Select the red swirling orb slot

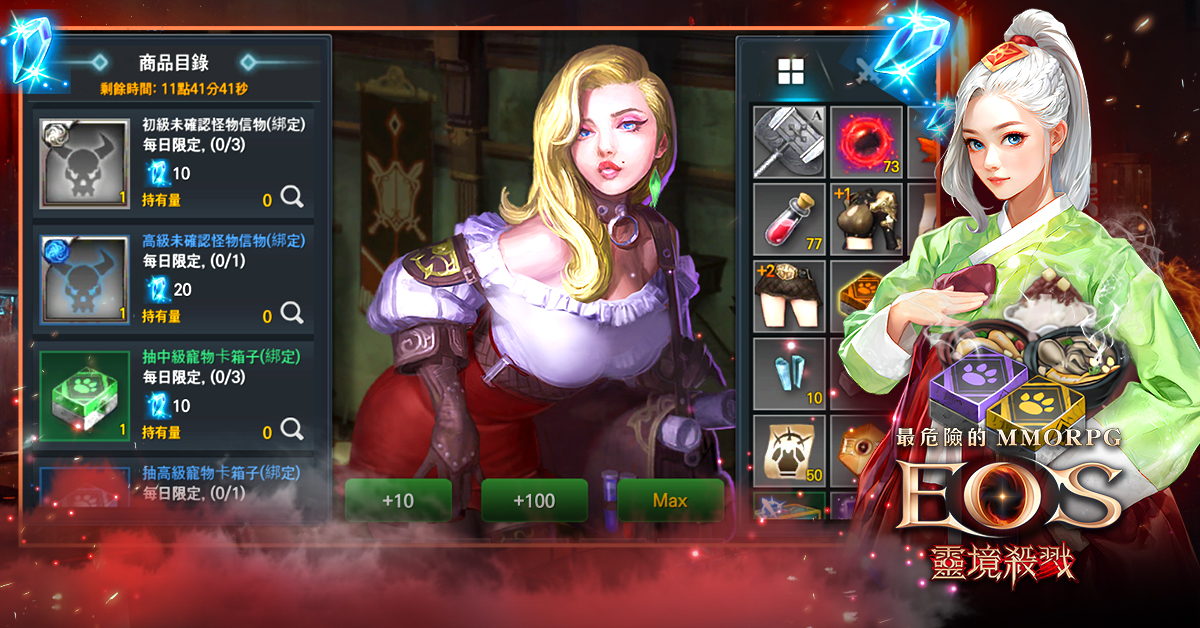(866, 141)
